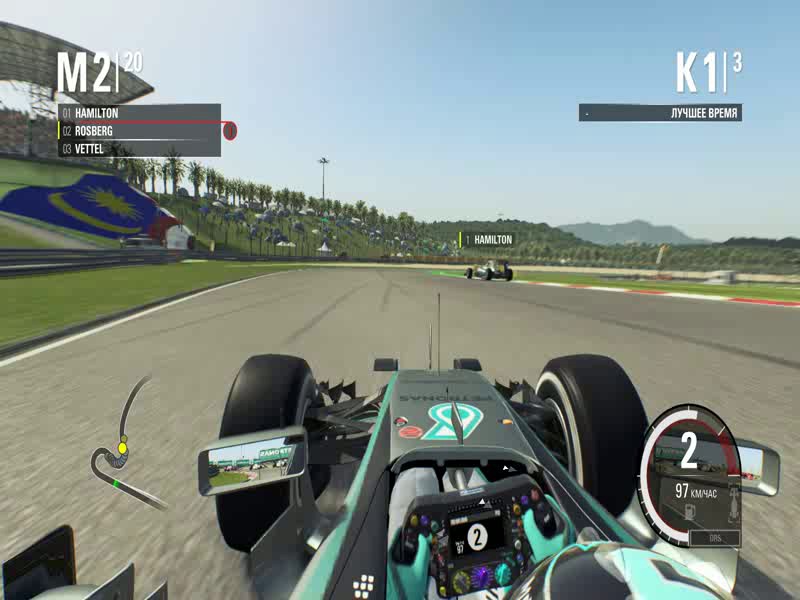Select Rosberg's row in the standings list

(139, 131)
